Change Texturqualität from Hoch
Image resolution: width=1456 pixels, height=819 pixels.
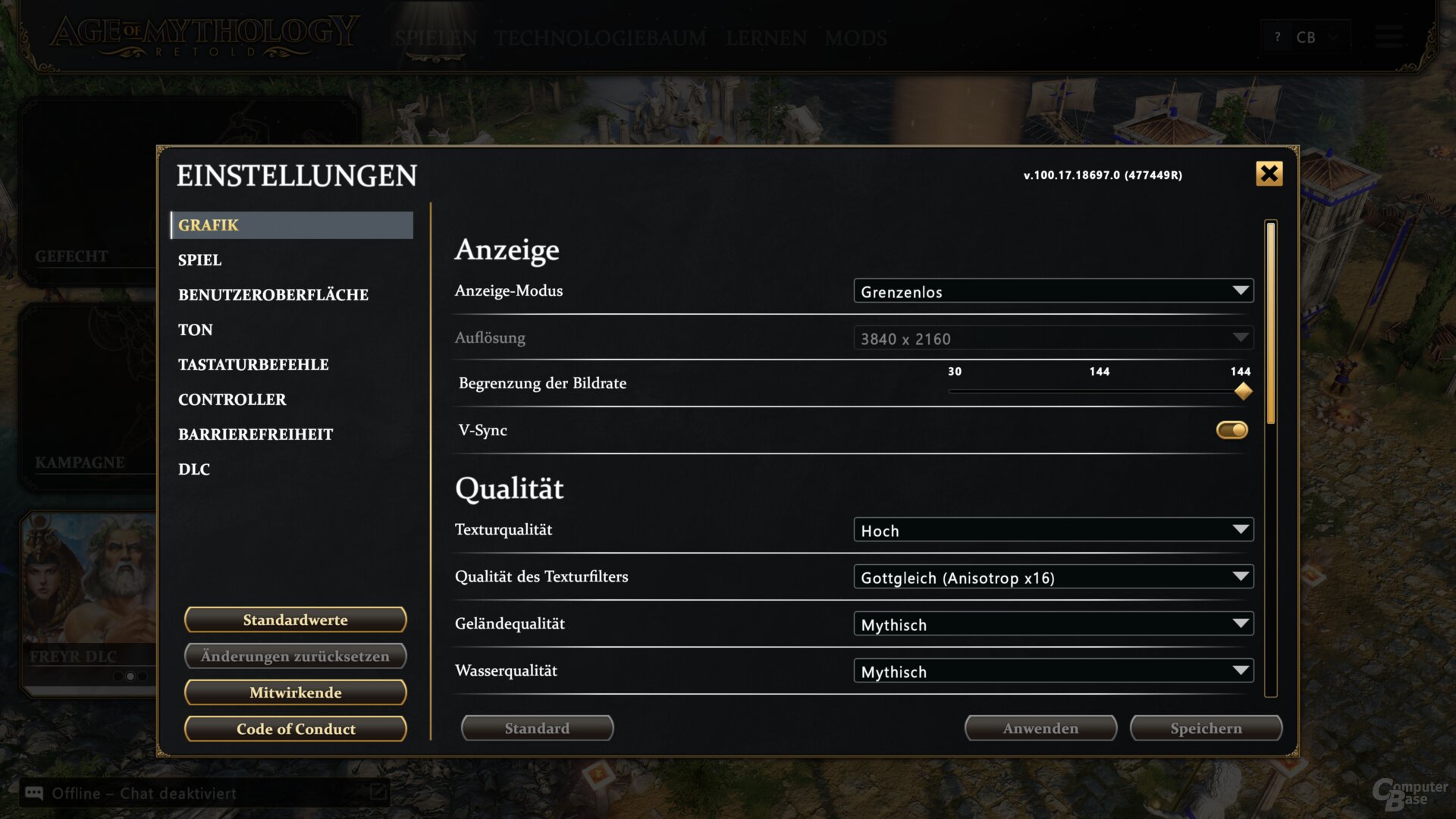pos(1054,529)
